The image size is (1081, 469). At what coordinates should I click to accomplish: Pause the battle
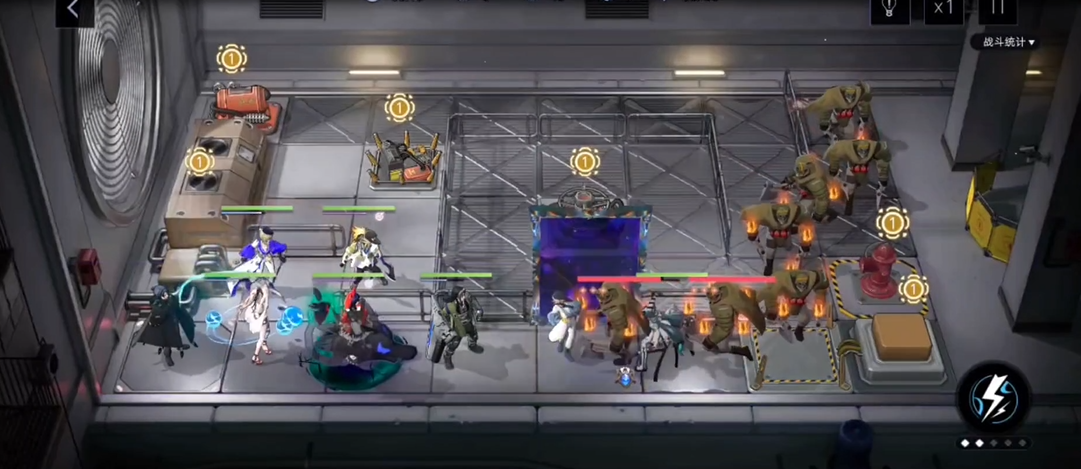(996, 10)
